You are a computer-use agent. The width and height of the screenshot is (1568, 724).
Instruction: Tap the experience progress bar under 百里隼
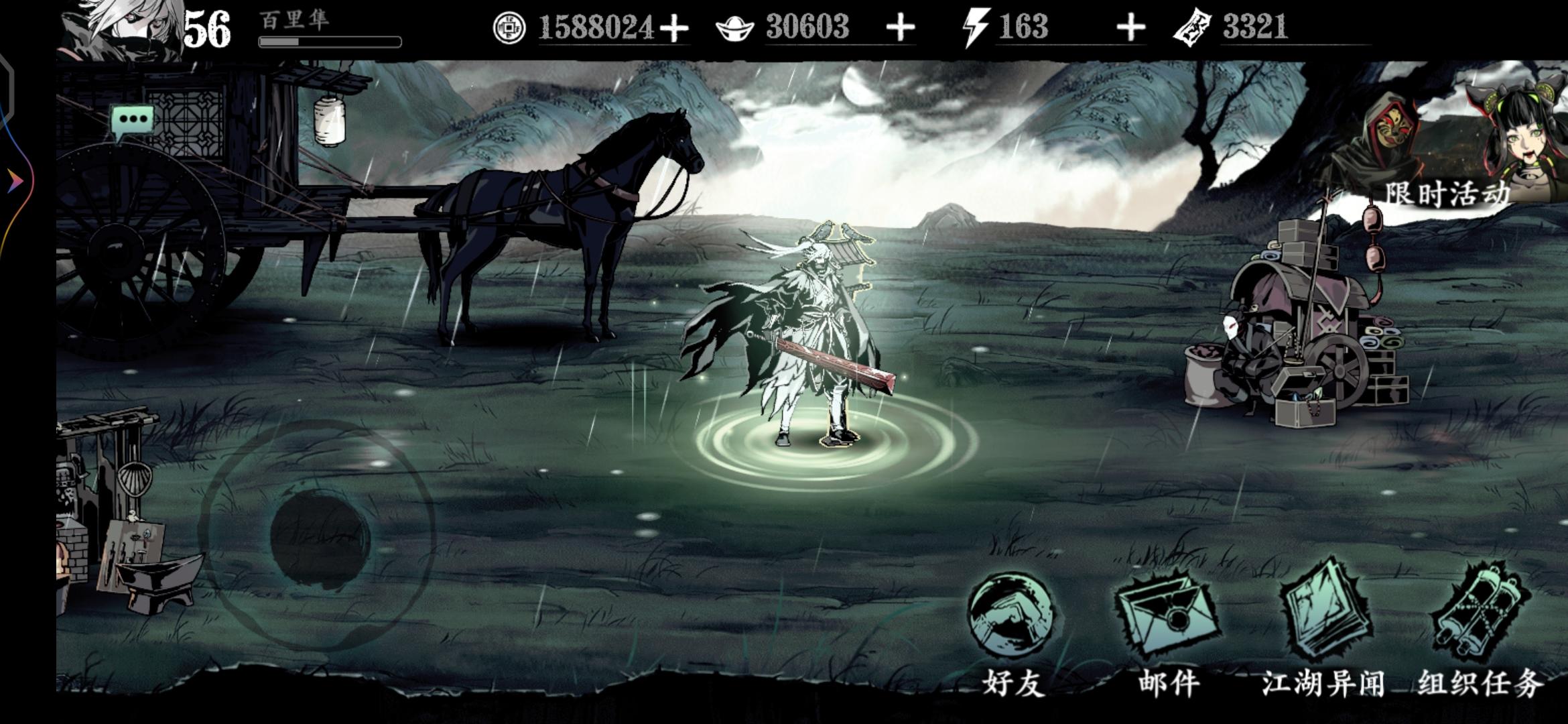pos(328,42)
